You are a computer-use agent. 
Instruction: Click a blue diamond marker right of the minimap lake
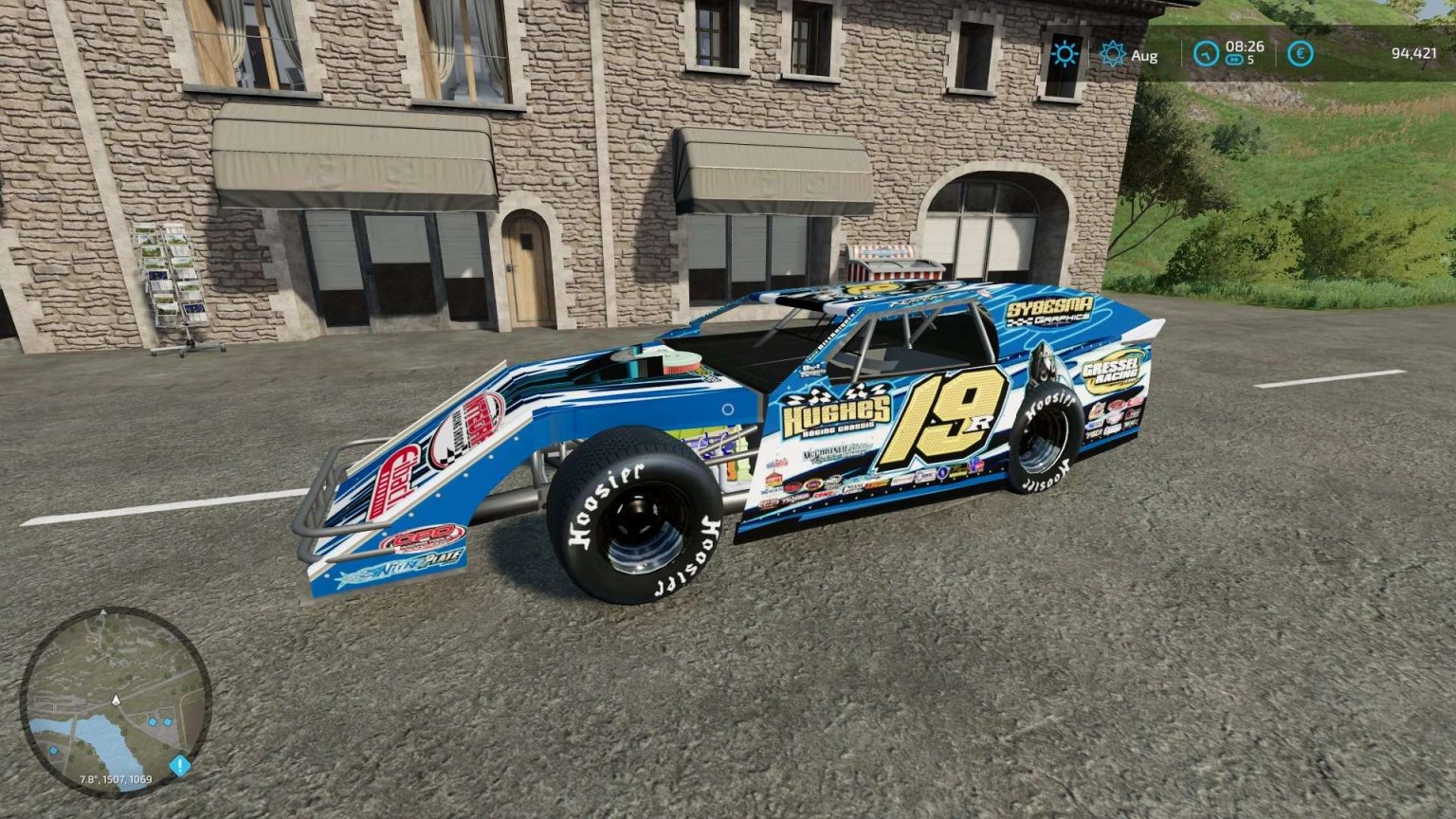(152, 722)
